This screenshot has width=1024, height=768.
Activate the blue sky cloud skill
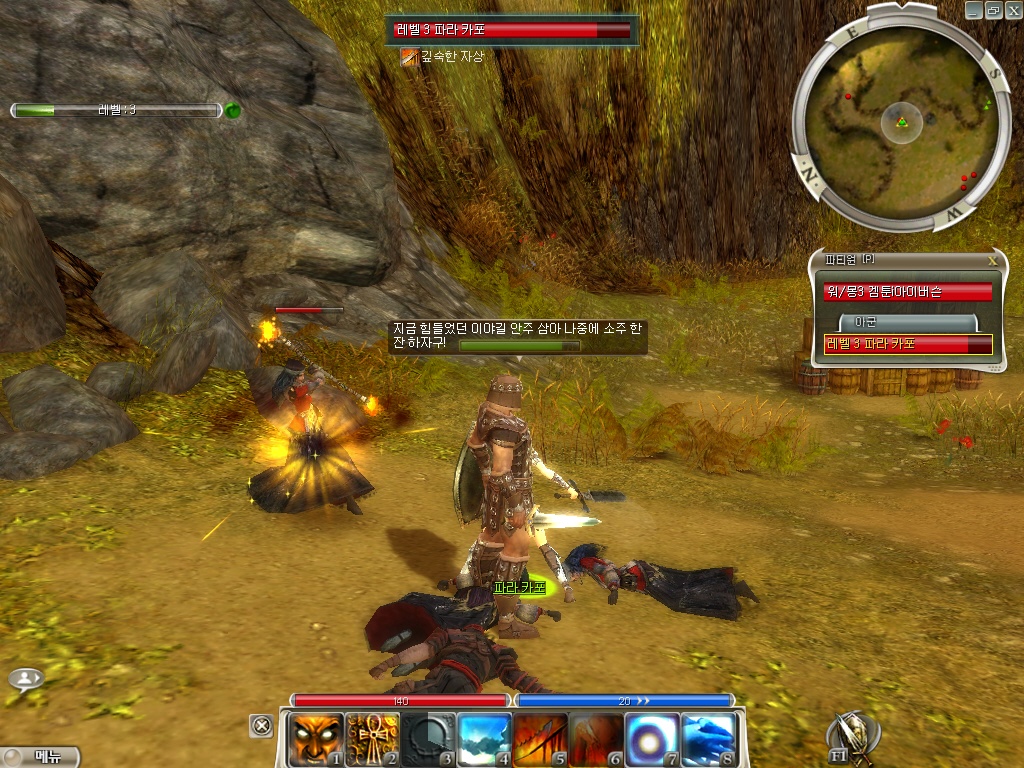[483, 739]
